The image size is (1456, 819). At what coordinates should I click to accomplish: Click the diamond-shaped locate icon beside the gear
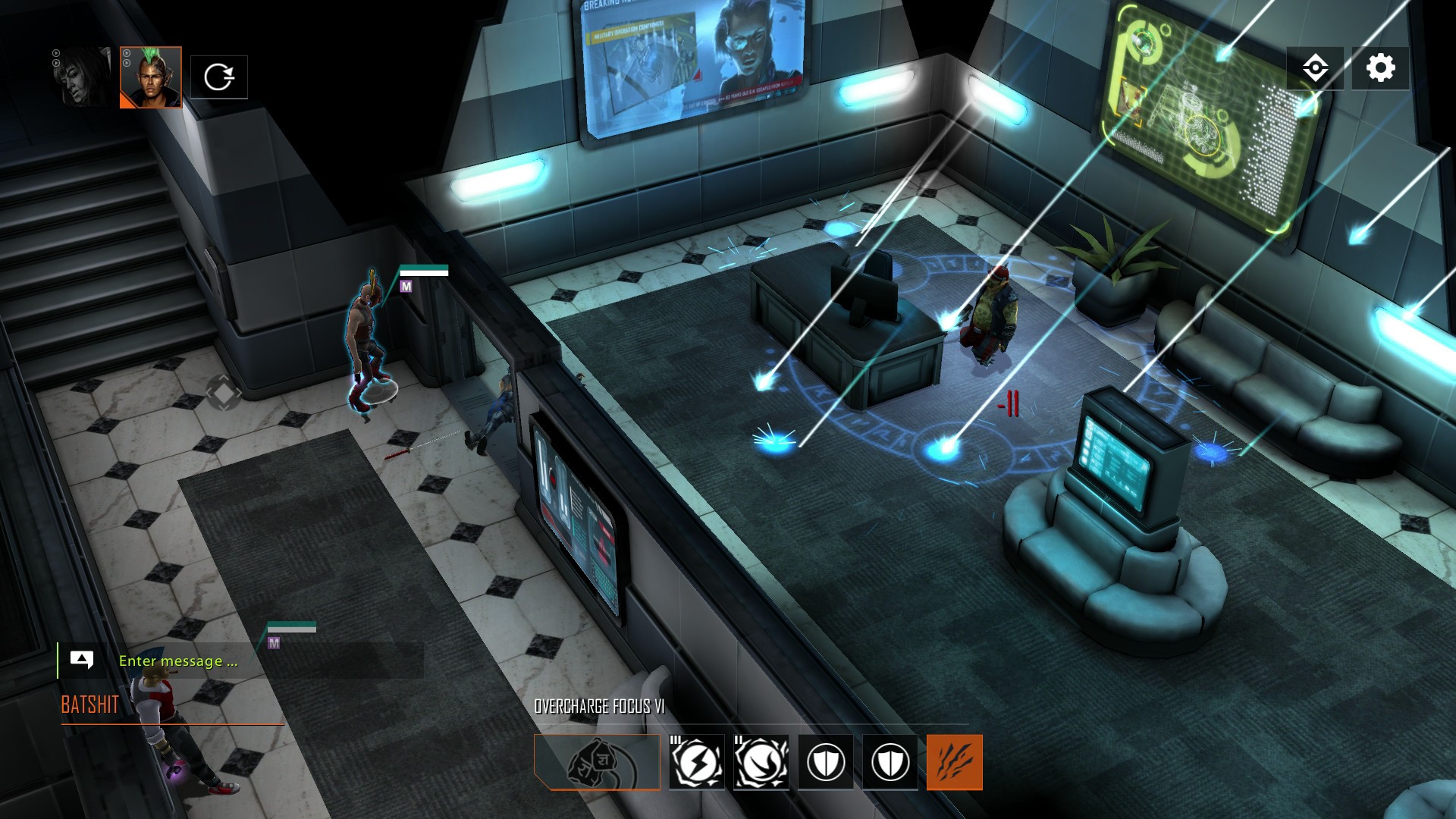[x=1315, y=68]
